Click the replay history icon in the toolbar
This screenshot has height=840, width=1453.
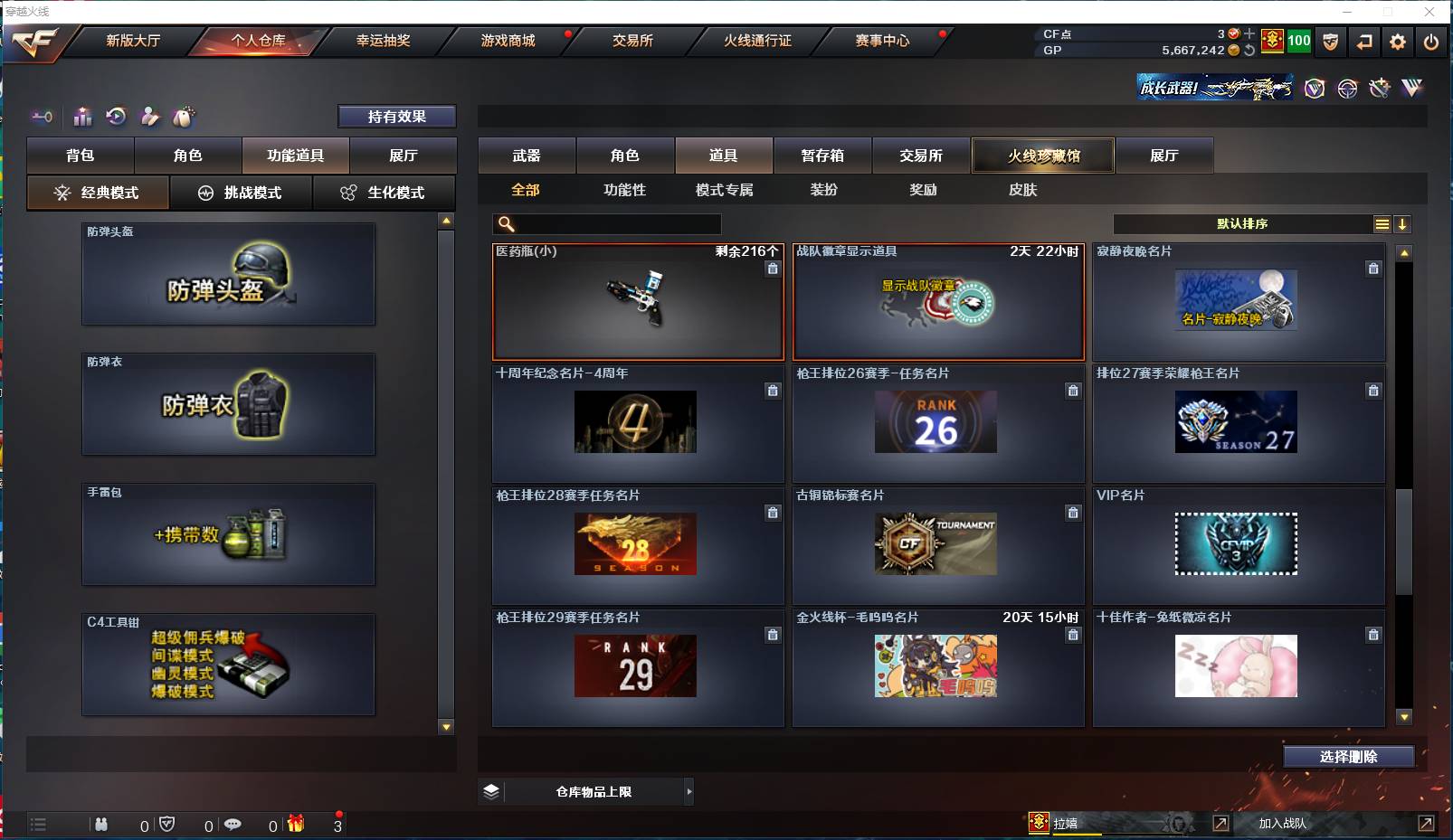click(x=116, y=117)
